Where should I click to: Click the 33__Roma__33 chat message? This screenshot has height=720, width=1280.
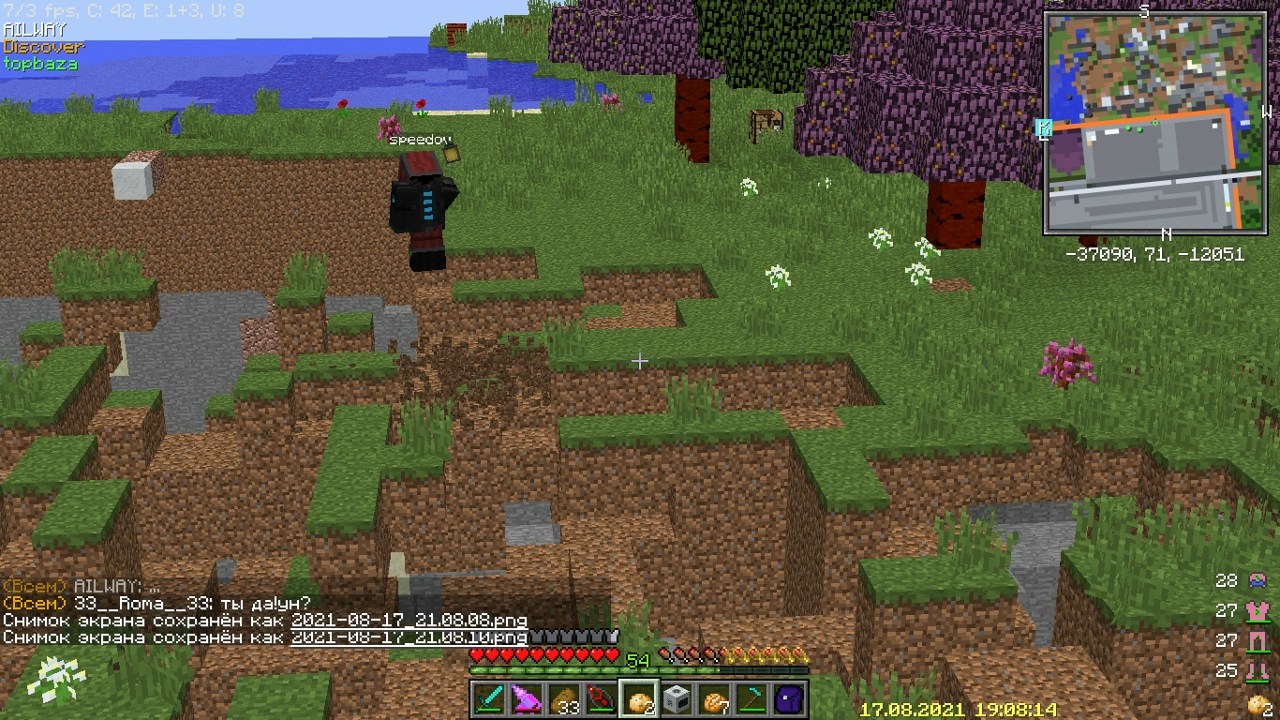coord(157,604)
